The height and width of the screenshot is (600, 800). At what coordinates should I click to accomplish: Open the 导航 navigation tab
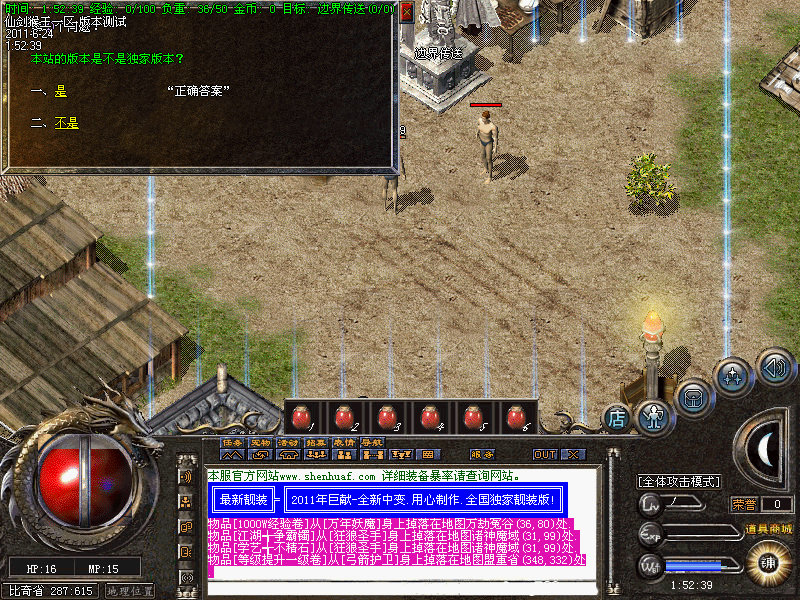click(x=373, y=442)
